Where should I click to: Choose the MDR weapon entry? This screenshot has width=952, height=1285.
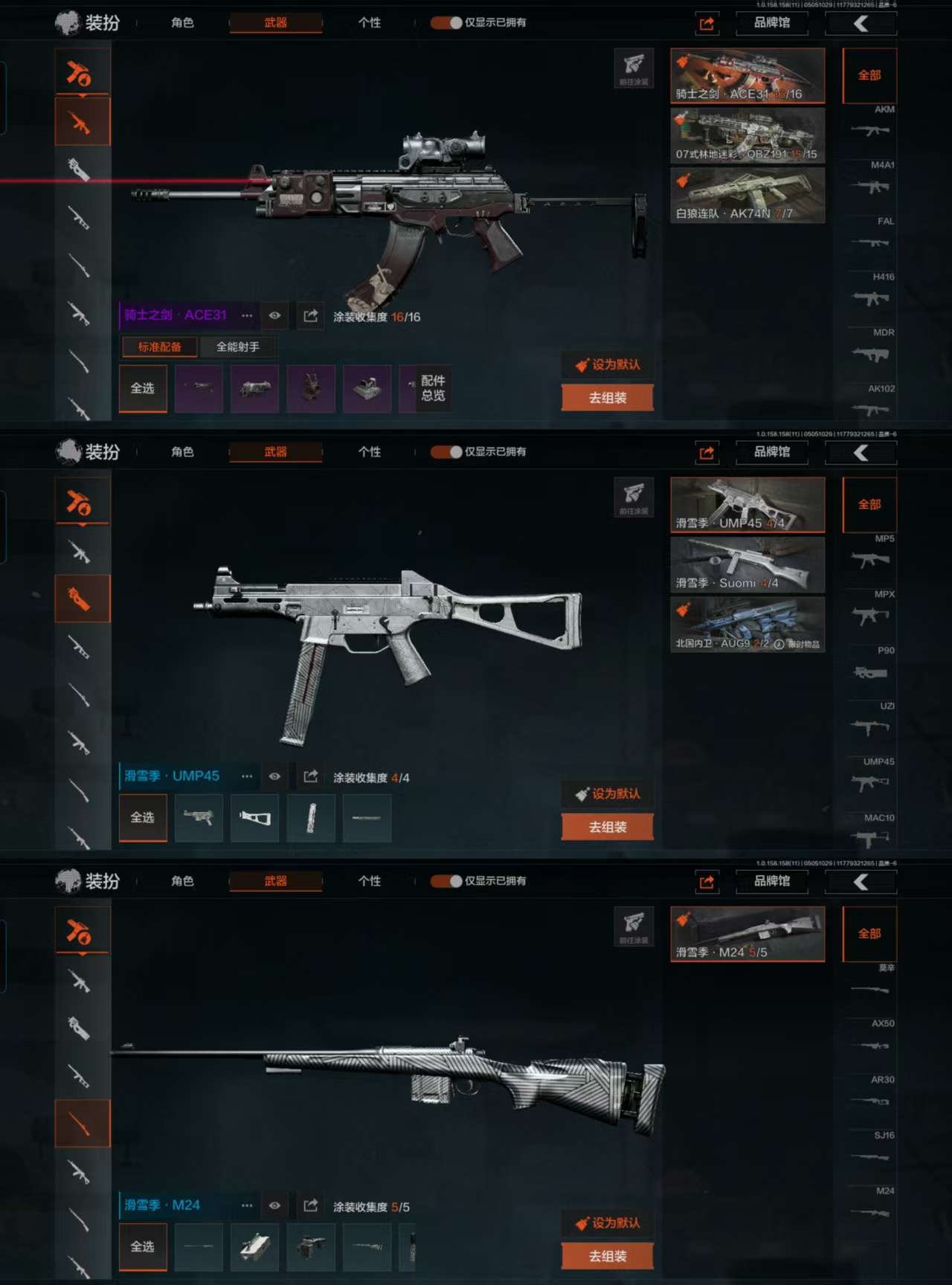click(x=870, y=347)
